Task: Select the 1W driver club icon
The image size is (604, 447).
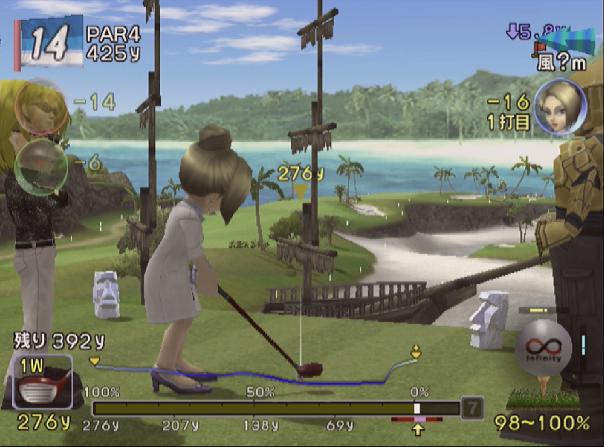Action: click(x=42, y=383)
